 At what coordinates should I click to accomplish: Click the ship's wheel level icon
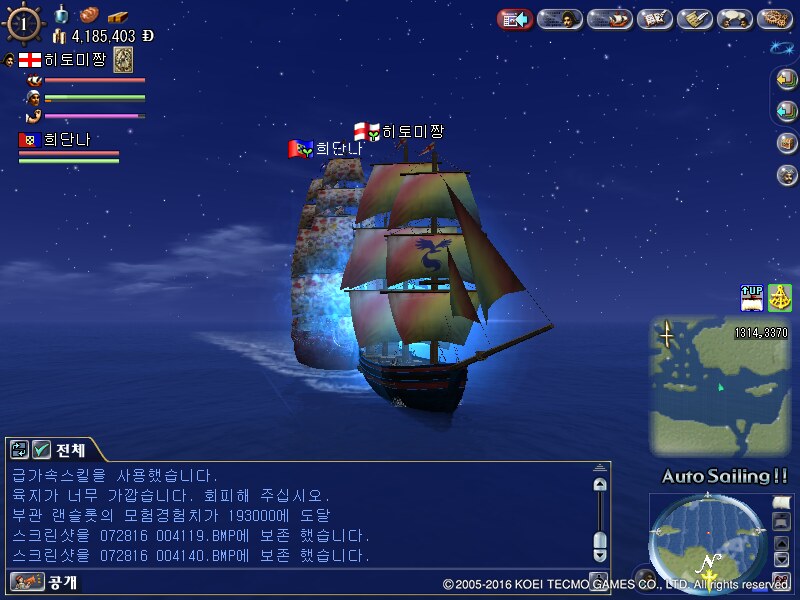click(24, 24)
